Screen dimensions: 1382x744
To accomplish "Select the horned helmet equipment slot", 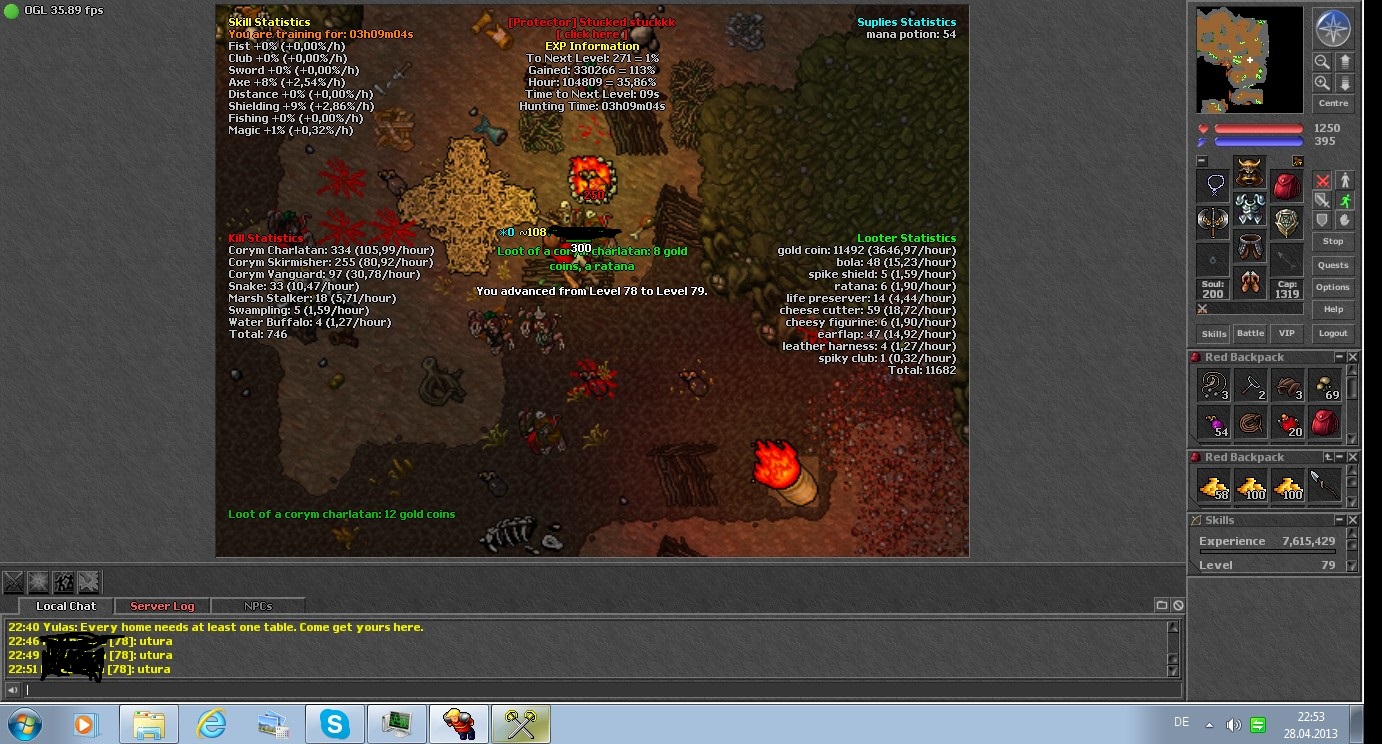I will coord(1249,172).
